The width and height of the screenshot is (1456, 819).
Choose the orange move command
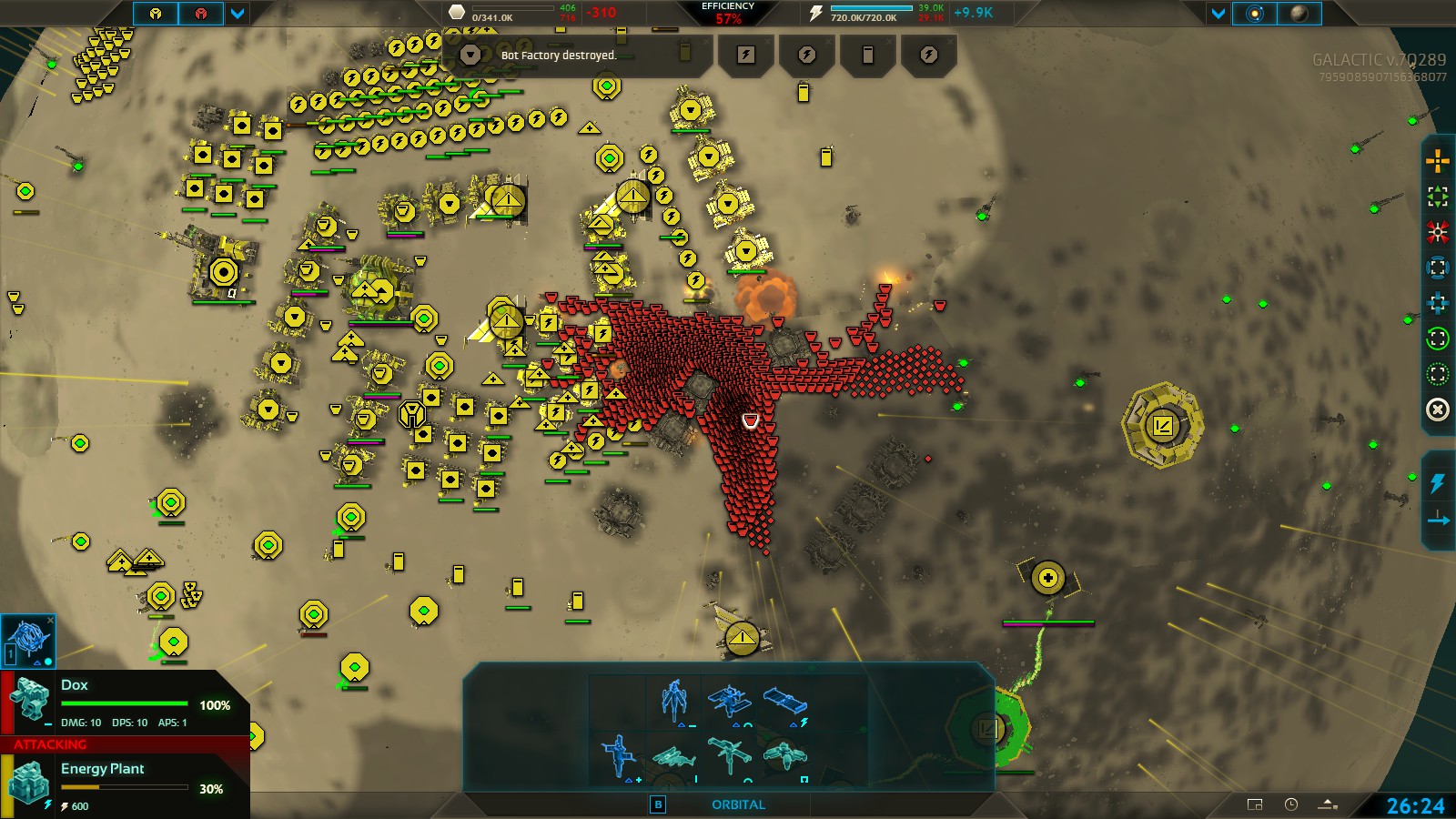[x=1438, y=162]
